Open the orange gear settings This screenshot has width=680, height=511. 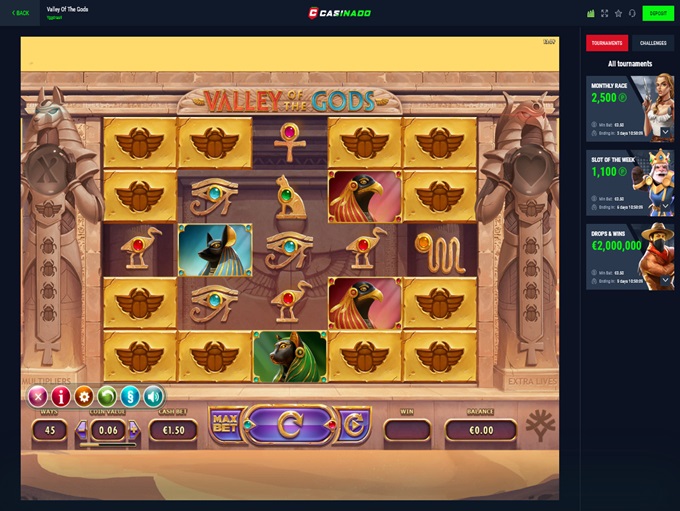(x=84, y=396)
